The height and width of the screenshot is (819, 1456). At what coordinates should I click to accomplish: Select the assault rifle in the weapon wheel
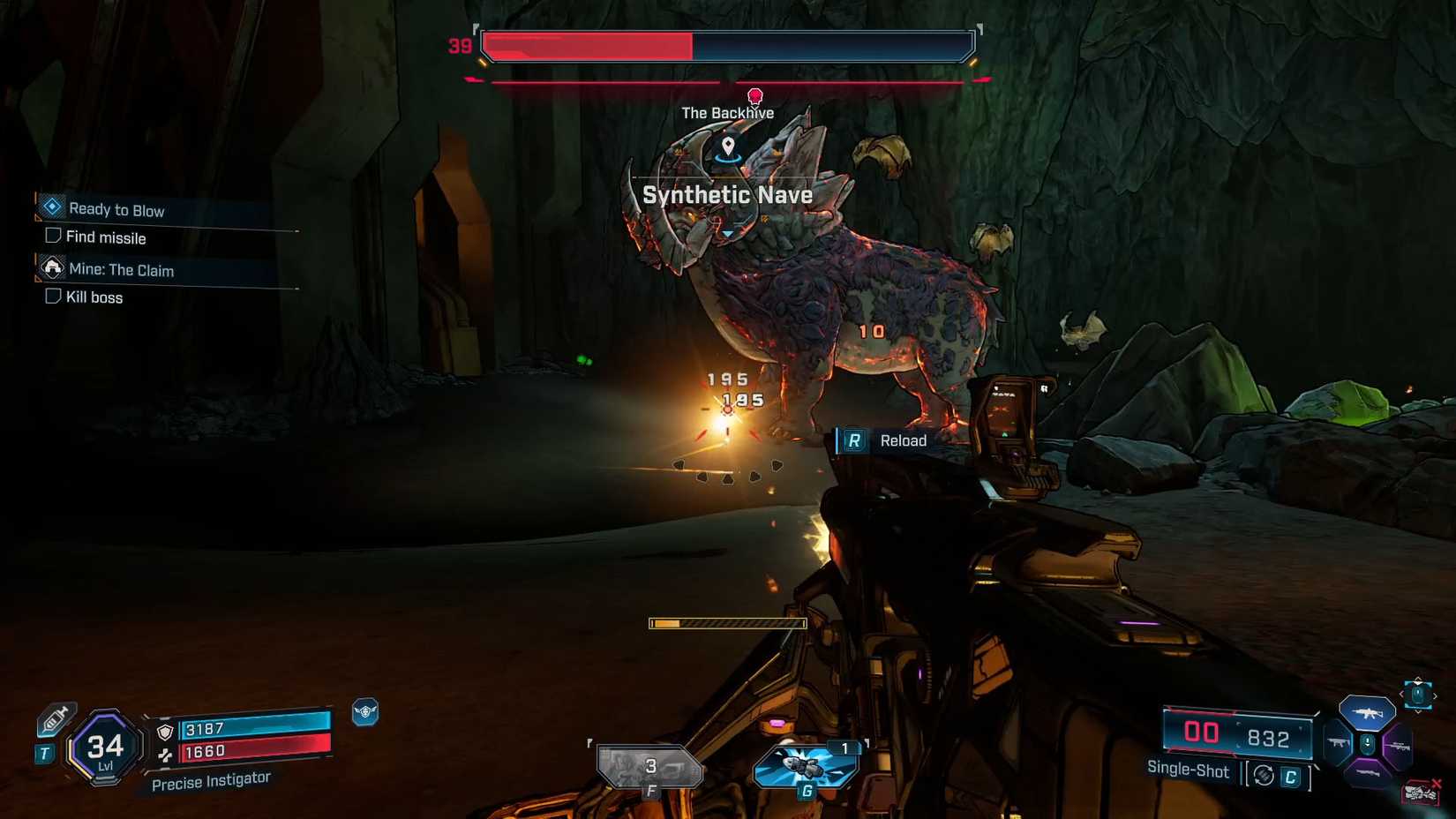pyautogui.click(x=1368, y=713)
